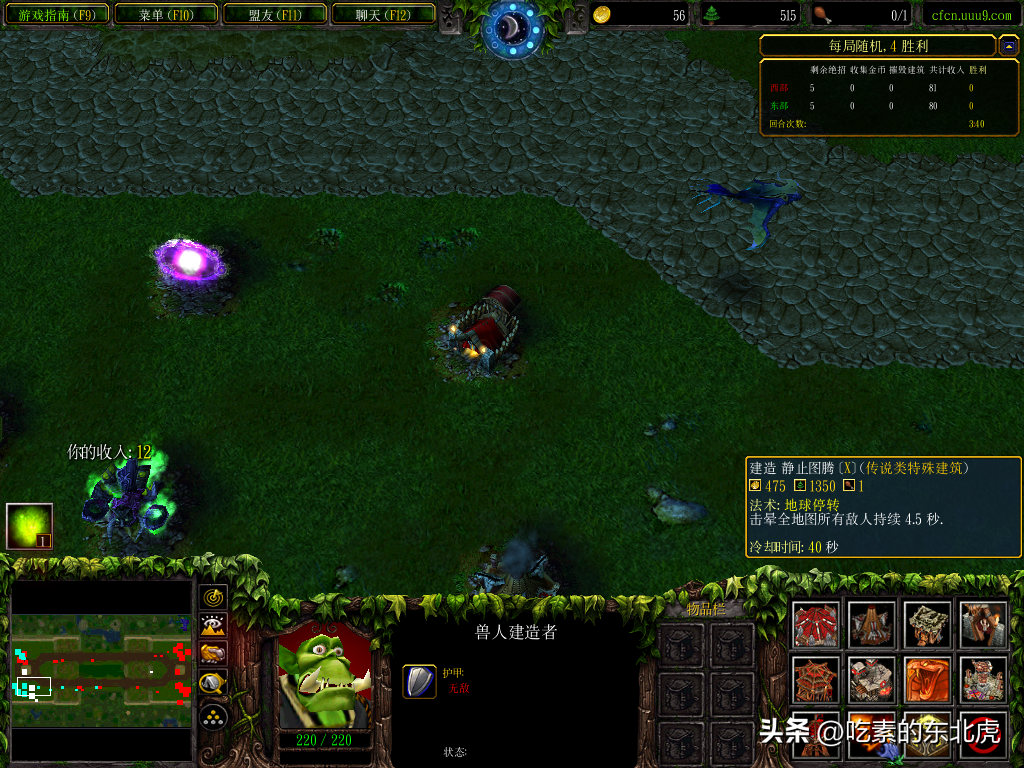Open the main menu (F10) button
This screenshot has width=1024, height=768.
(166, 15)
